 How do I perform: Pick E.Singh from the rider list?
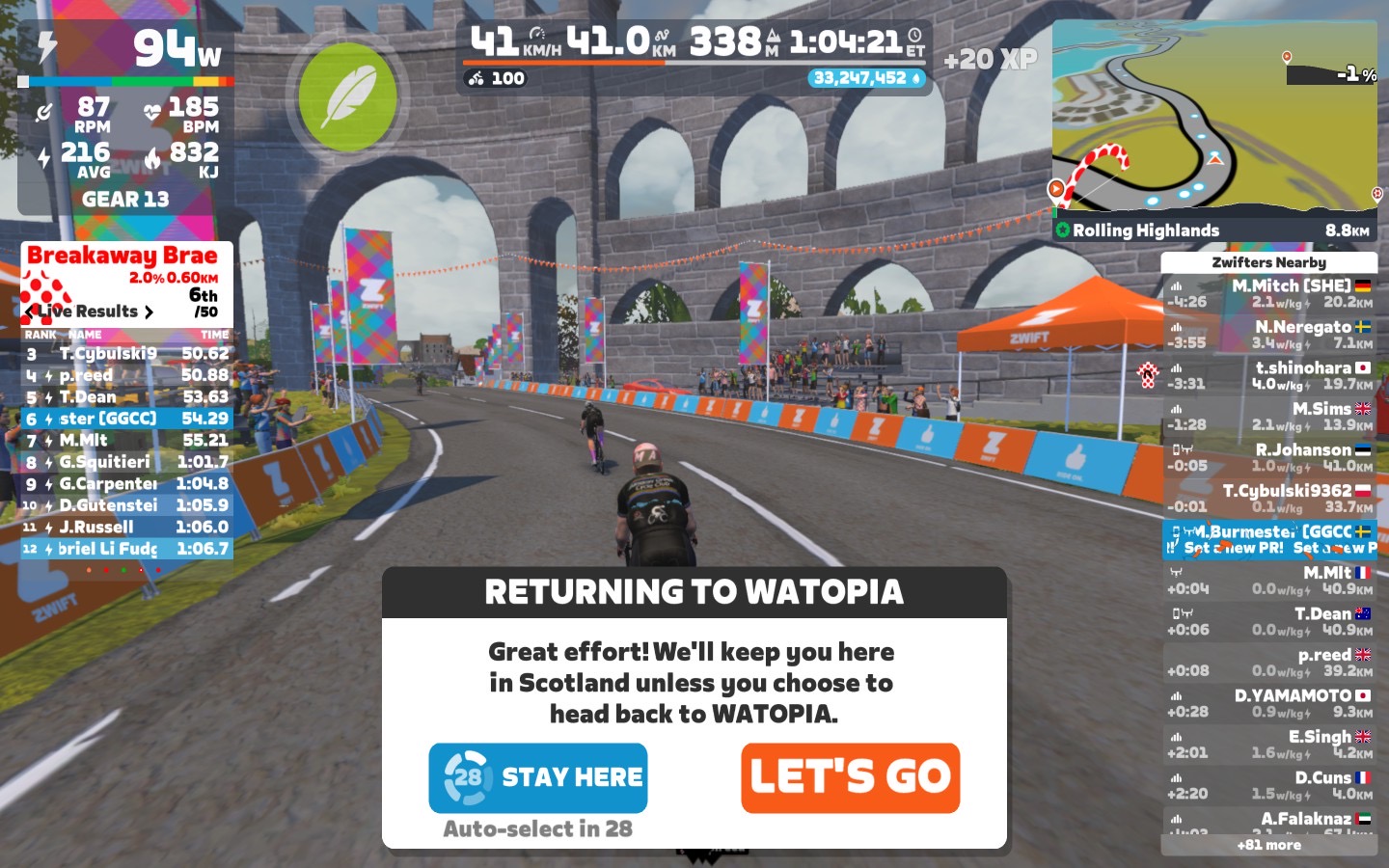1269,744
